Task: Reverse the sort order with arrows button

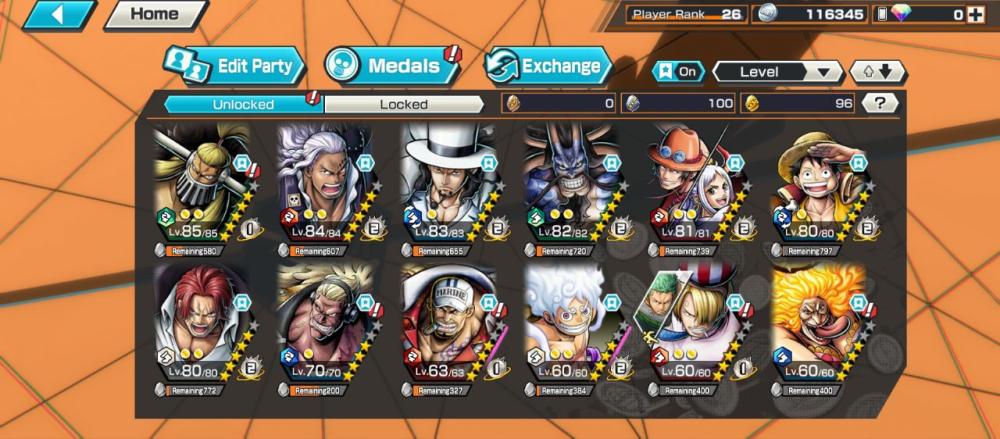Action: [877, 72]
